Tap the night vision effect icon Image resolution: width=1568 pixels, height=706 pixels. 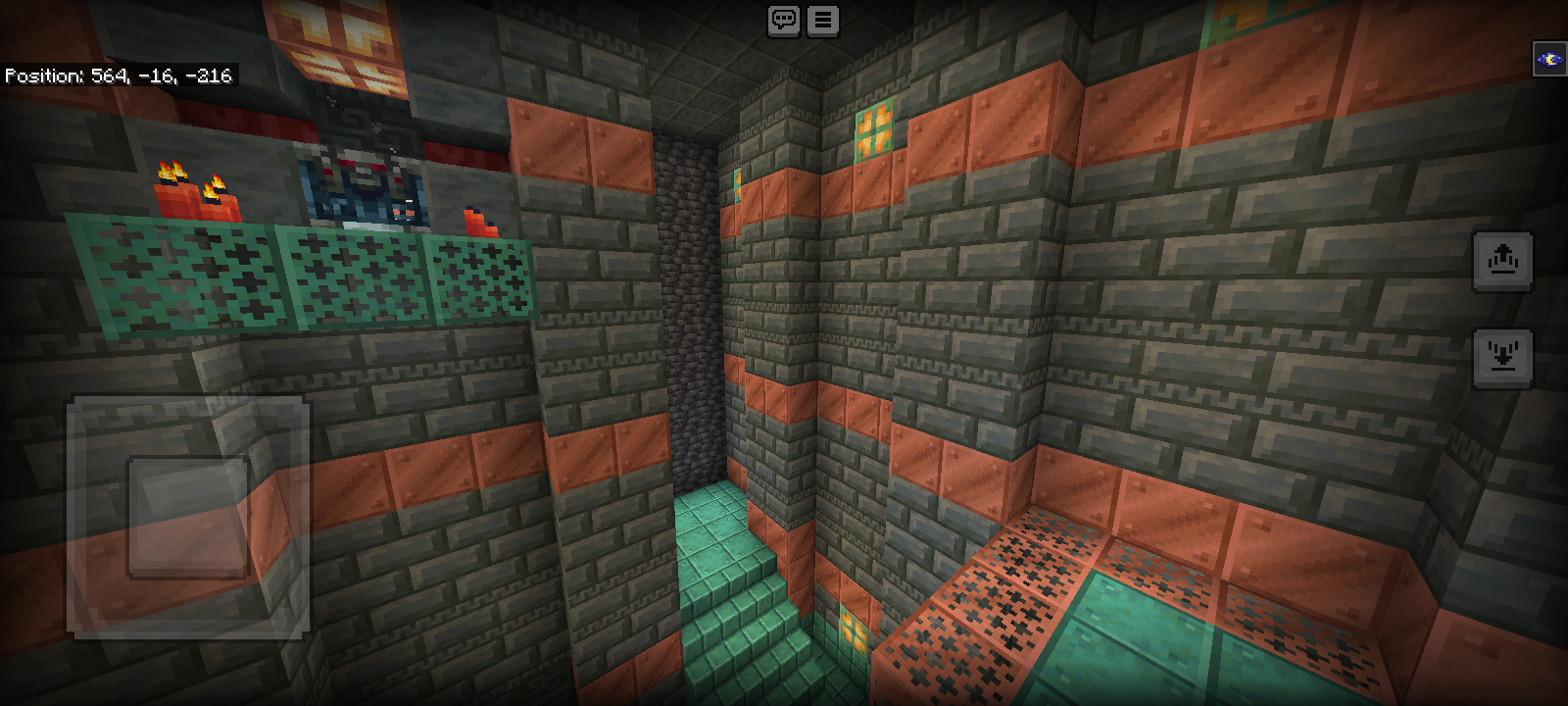point(1549,59)
